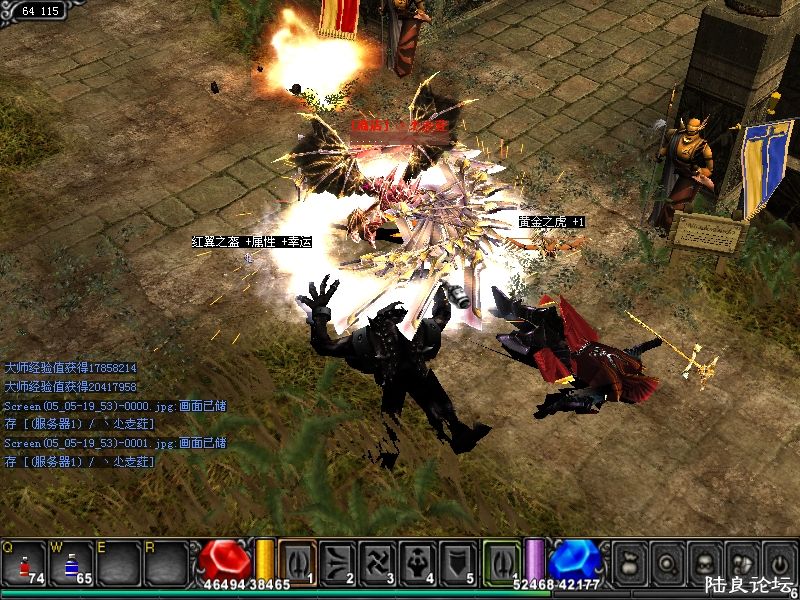Open the character face menu button

click(704, 561)
